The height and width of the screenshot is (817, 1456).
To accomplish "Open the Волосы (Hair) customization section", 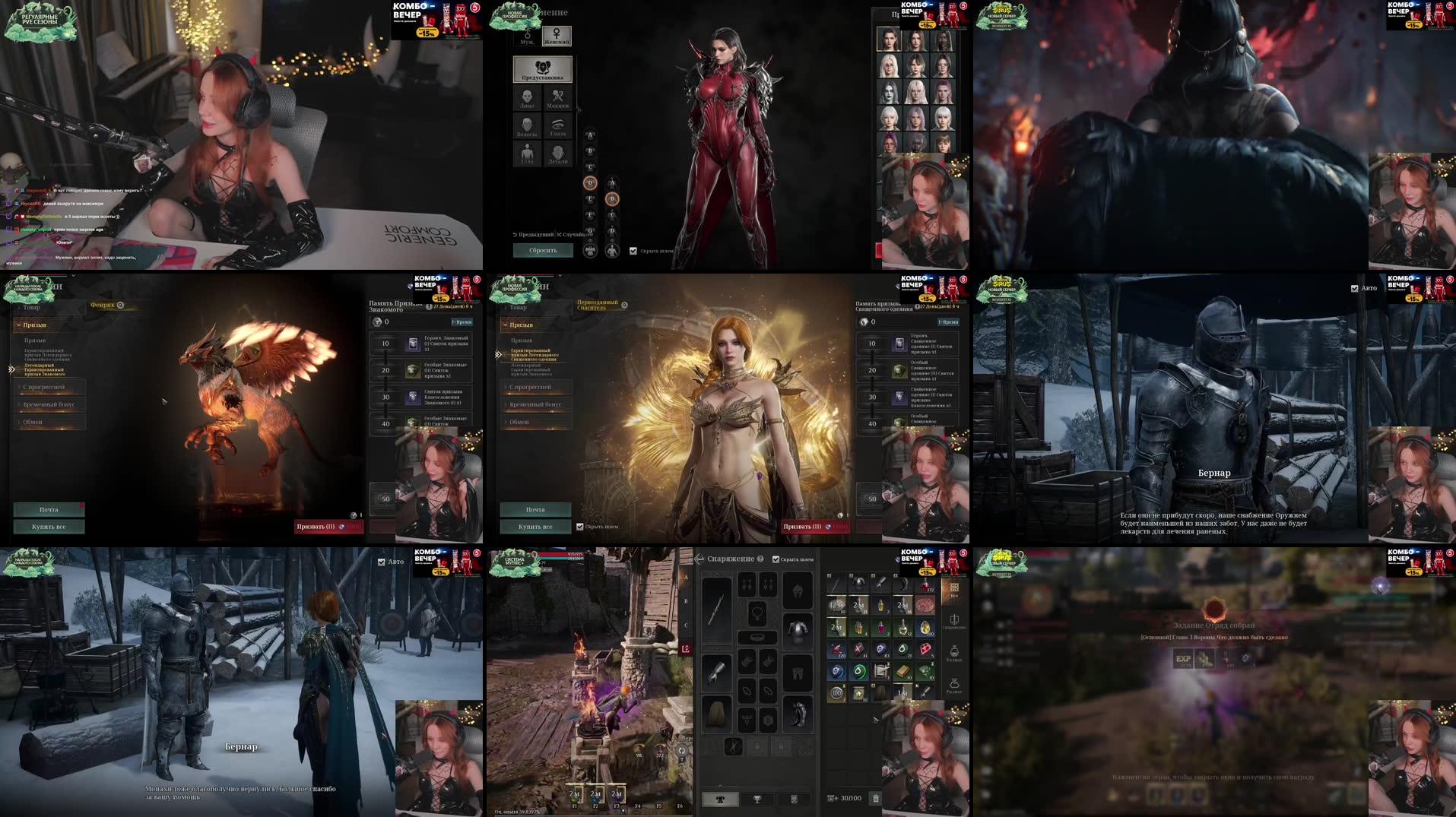I will 527,126.
